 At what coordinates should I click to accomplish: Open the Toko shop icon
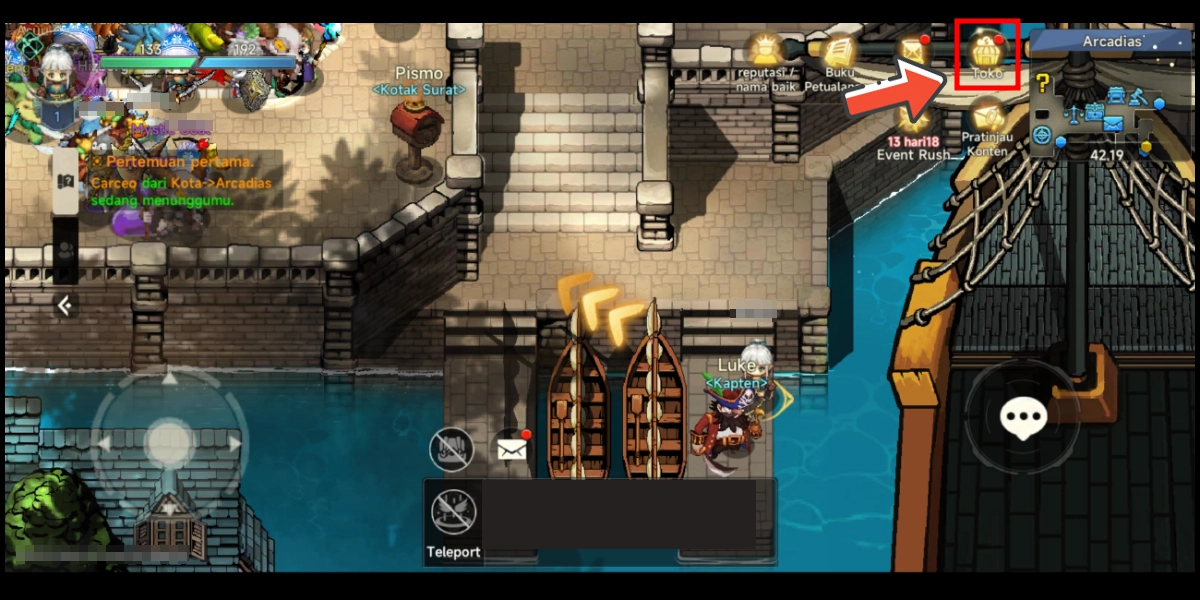986,52
